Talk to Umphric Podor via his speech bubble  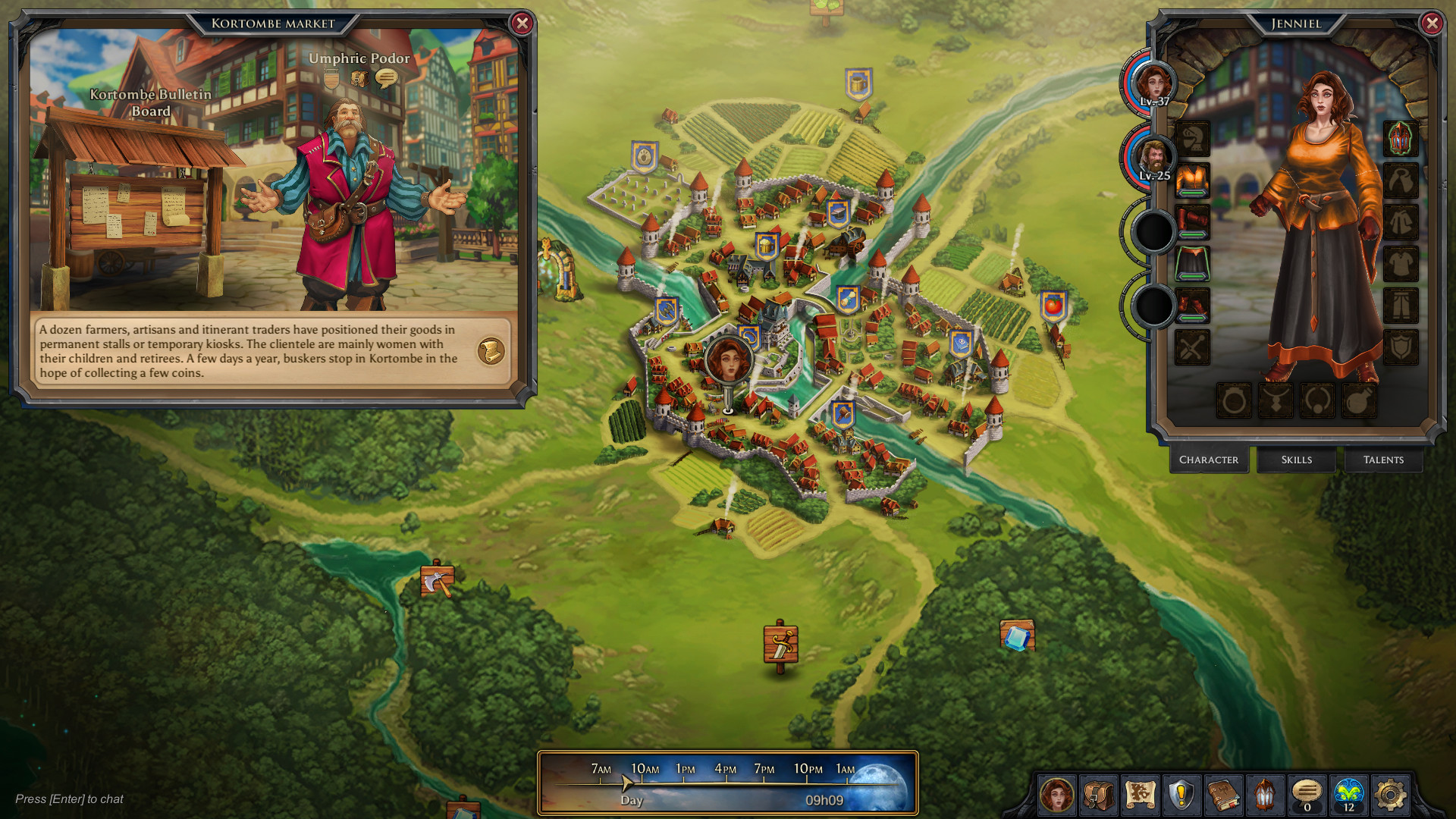pos(387,77)
